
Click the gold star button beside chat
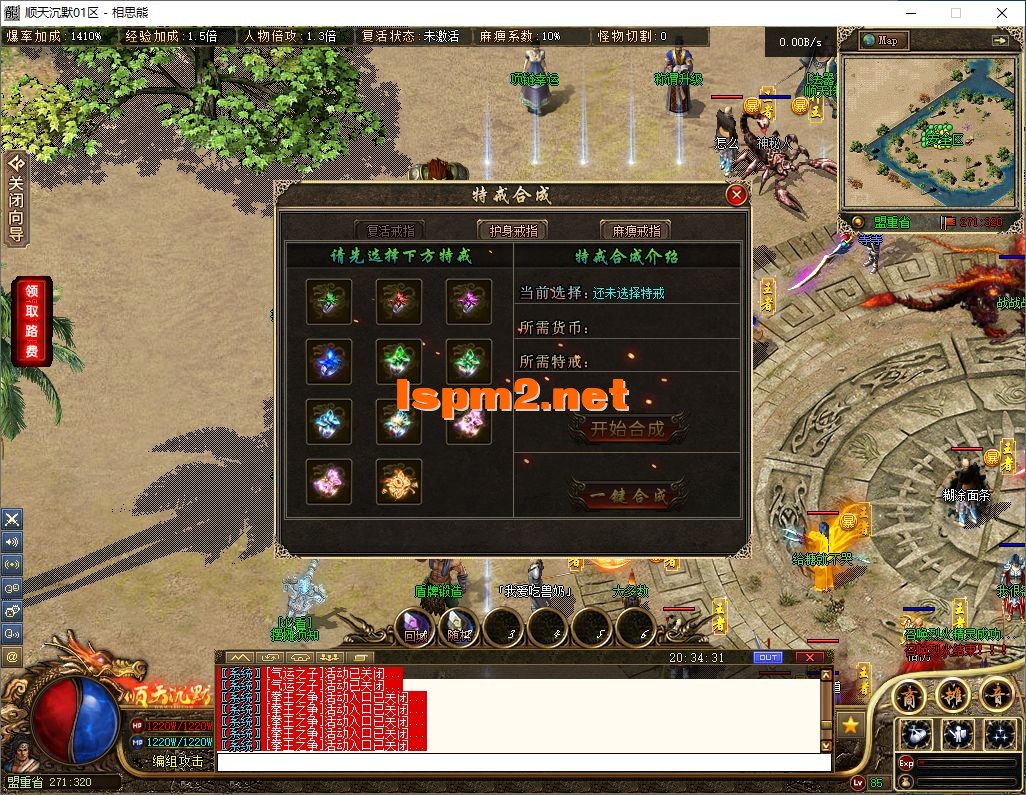click(850, 722)
